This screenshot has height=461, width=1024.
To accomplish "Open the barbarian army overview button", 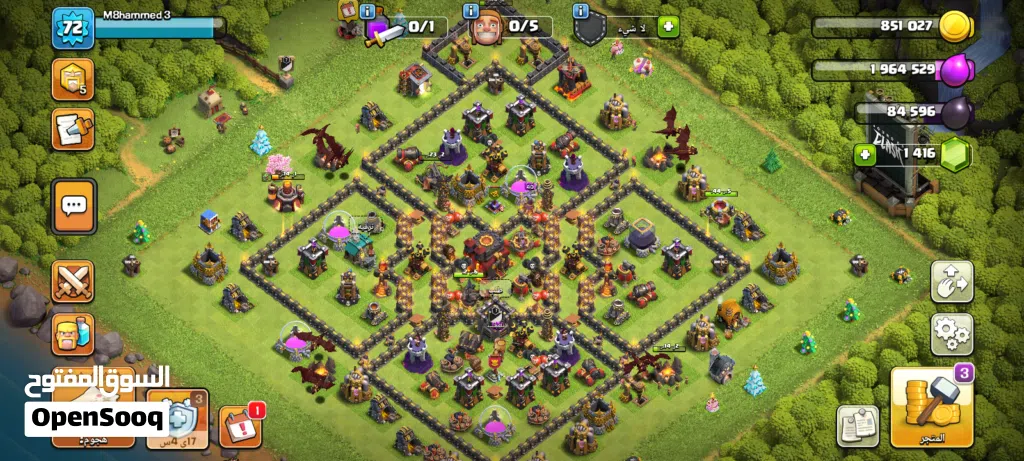I will coord(73,335).
